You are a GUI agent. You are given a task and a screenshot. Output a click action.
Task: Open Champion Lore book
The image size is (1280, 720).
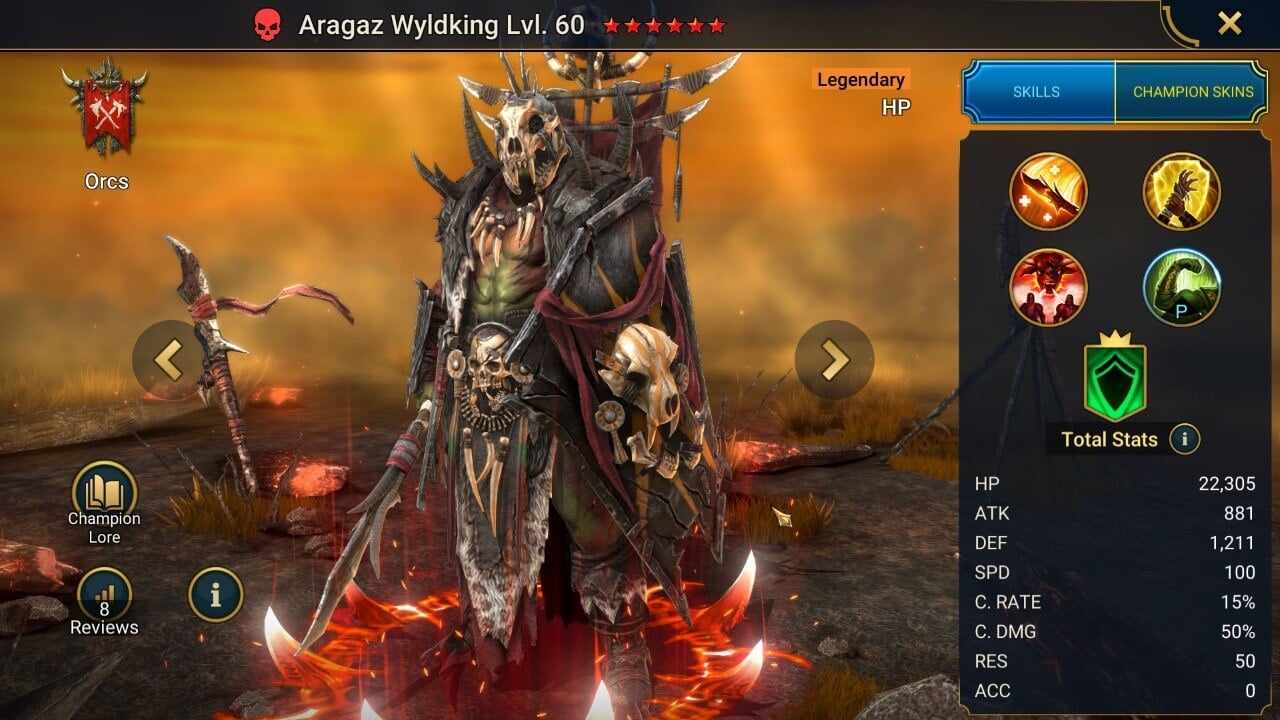click(104, 493)
